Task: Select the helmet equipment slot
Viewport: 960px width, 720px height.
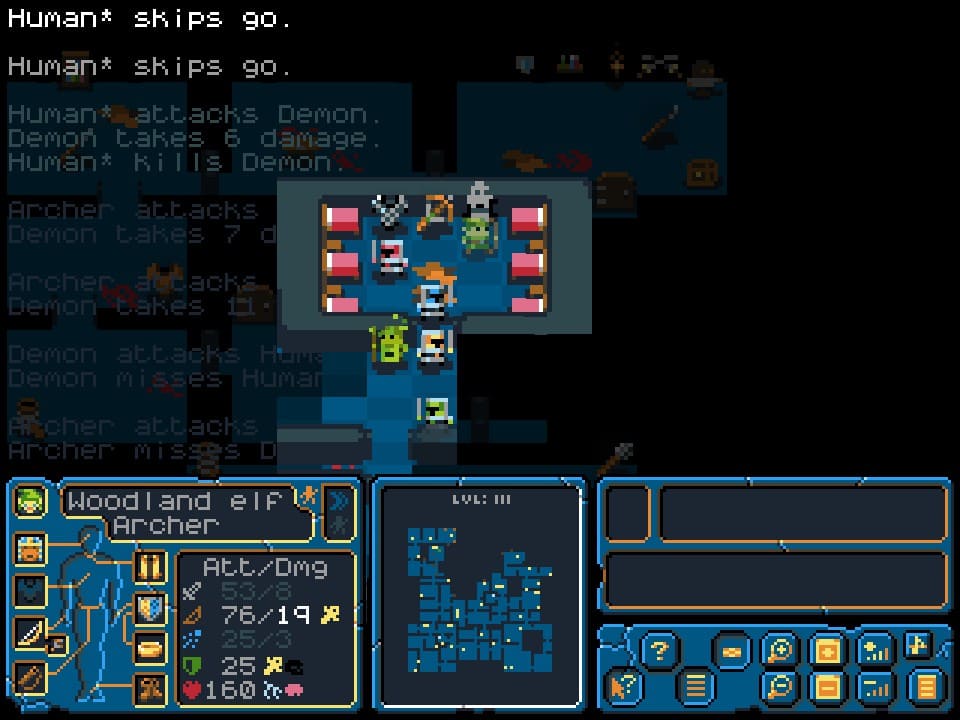Action: pyautogui.click(x=31, y=549)
